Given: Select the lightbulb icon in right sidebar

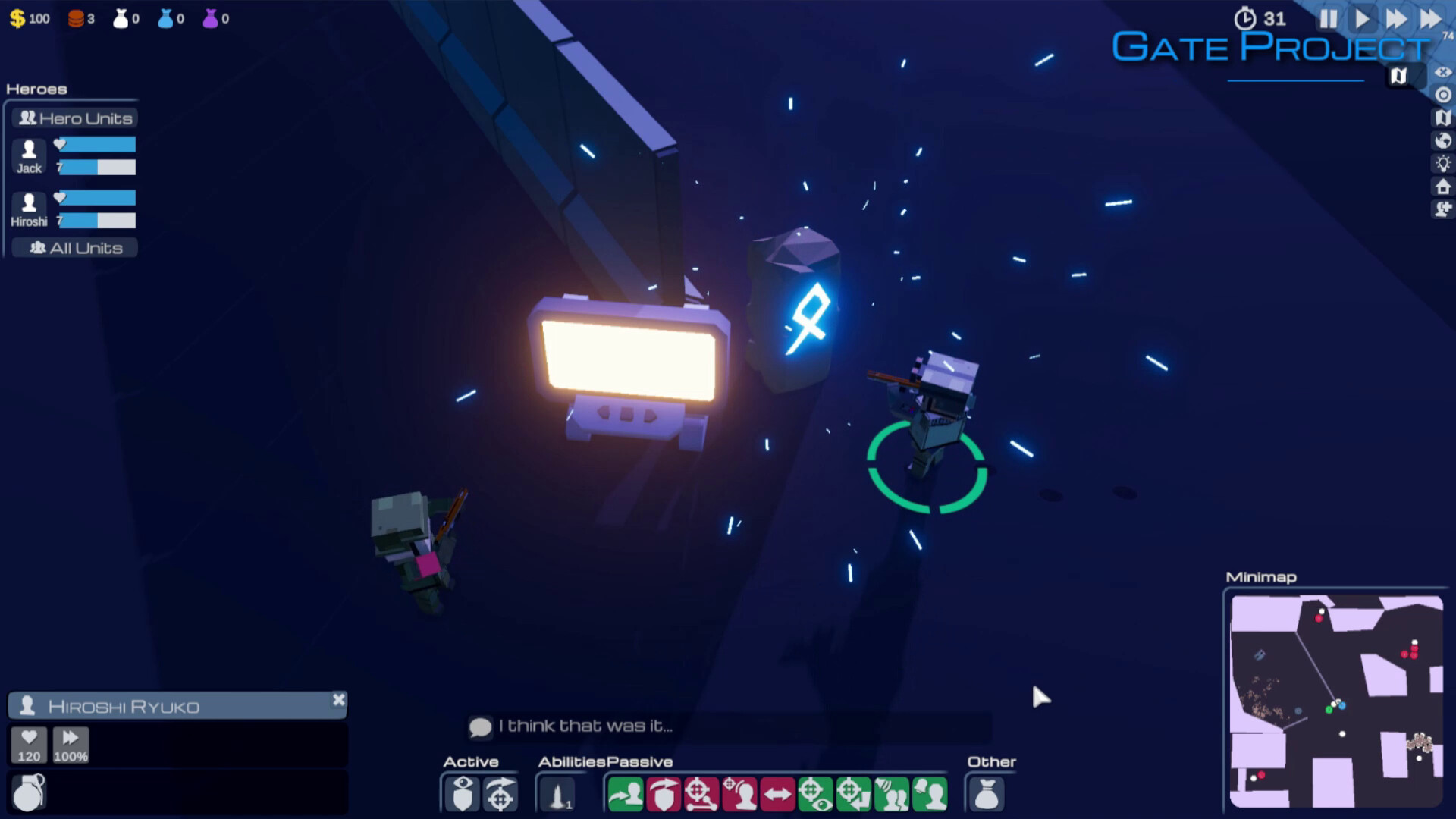Looking at the screenshot, I should click(x=1441, y=164).
